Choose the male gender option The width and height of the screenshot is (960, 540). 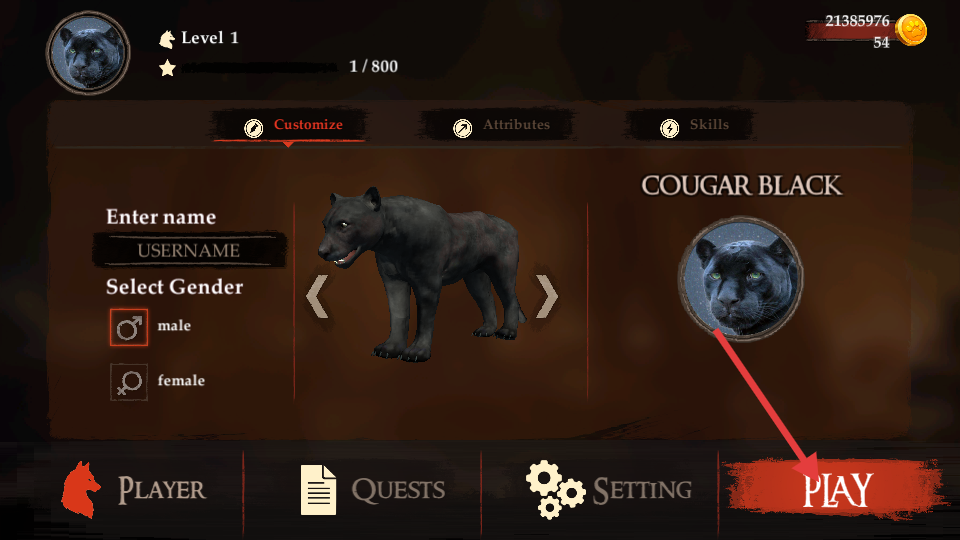click(x=129, y=327)
